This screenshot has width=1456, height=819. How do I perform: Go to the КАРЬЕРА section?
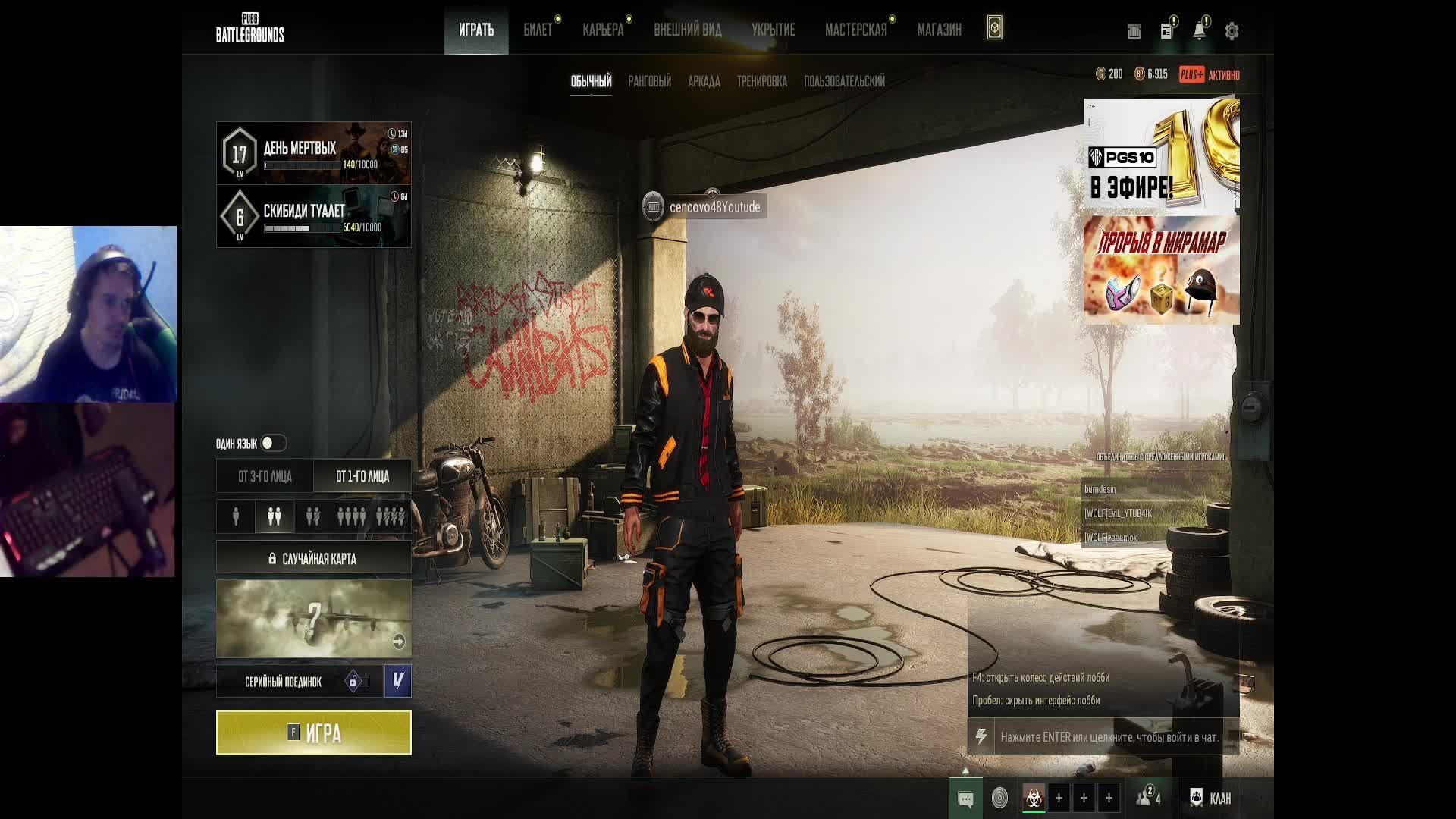[603, 30]
